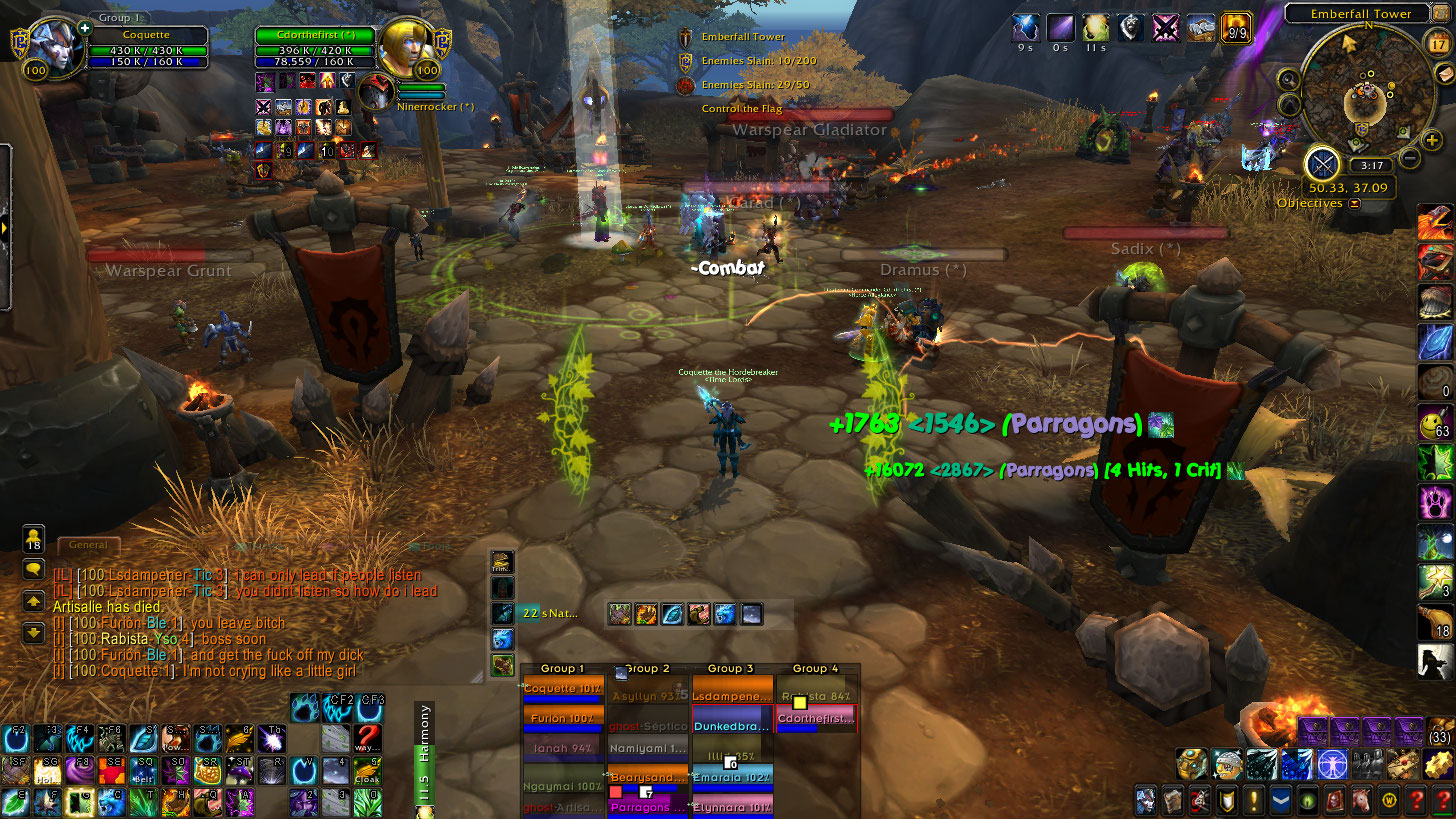The image size is (1456, 819).
Task: Open the quest log exclamation mark button
Action: (1253, 800)
